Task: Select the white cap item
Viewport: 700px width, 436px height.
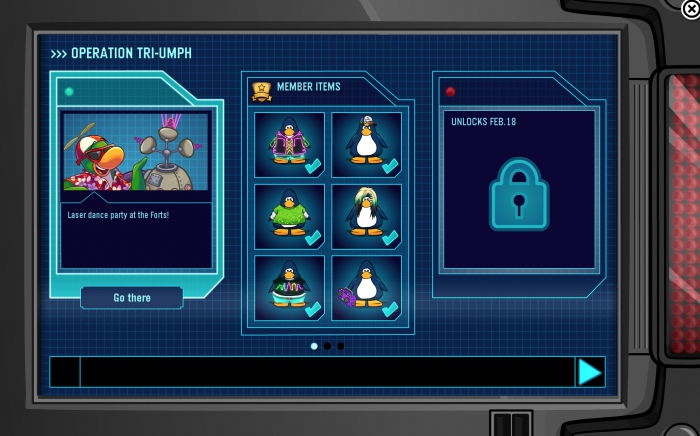Action: pyautogui.click(x=366, y=144)
